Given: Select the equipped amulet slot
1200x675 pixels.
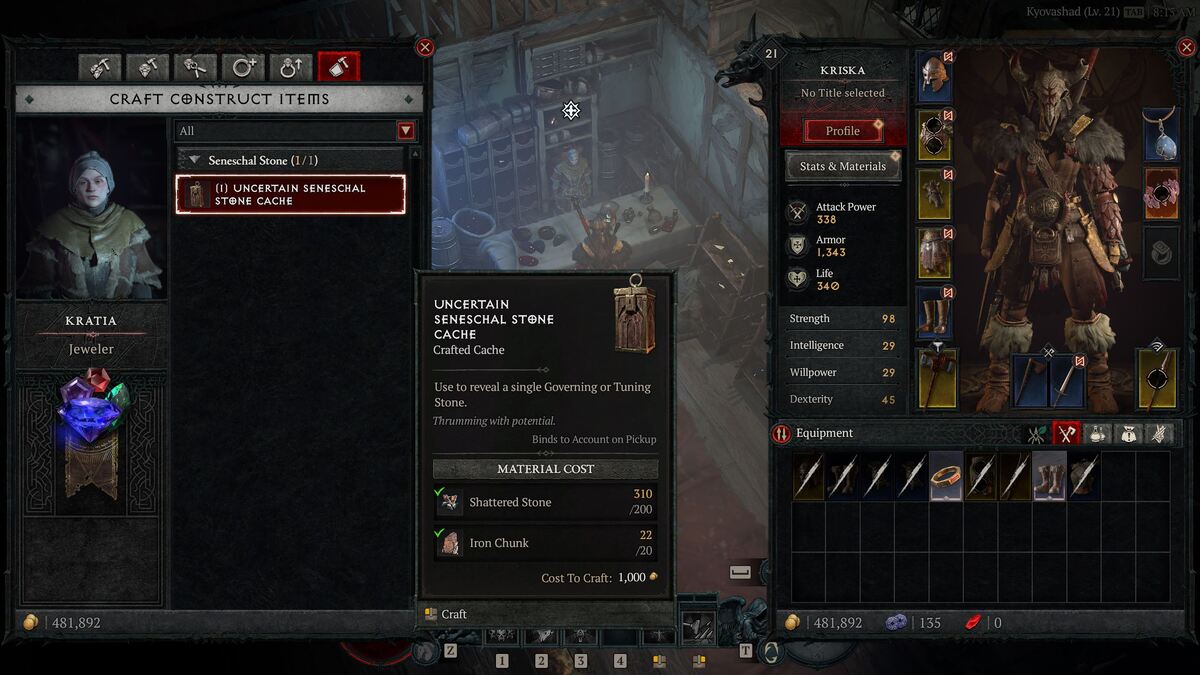Looking at the screenshot, I should (x=1160, y=135).
